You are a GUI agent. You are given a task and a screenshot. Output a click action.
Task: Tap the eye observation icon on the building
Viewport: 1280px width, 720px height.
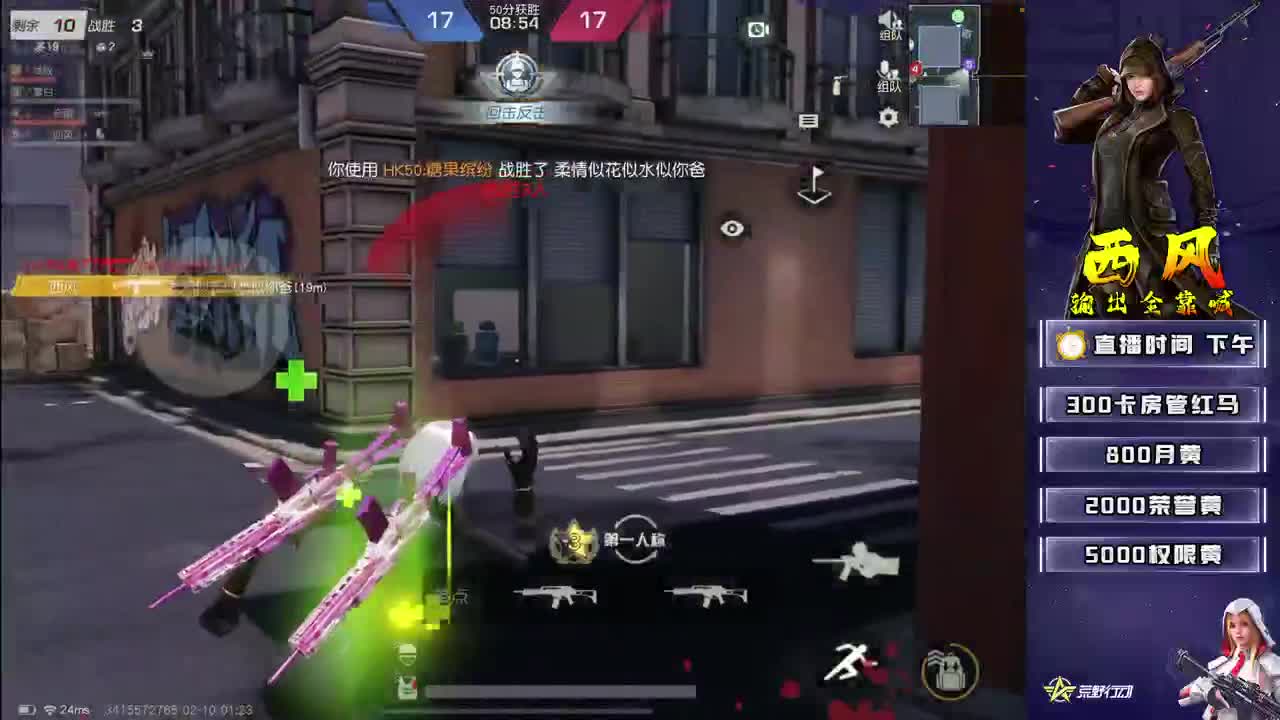731,228
